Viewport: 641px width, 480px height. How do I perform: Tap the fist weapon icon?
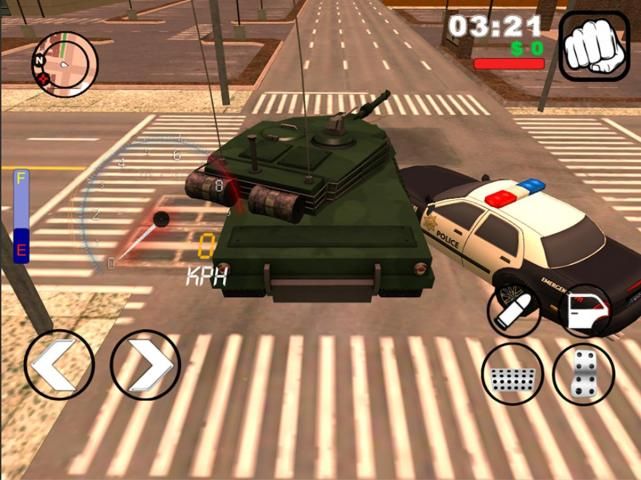click(594, 46)
